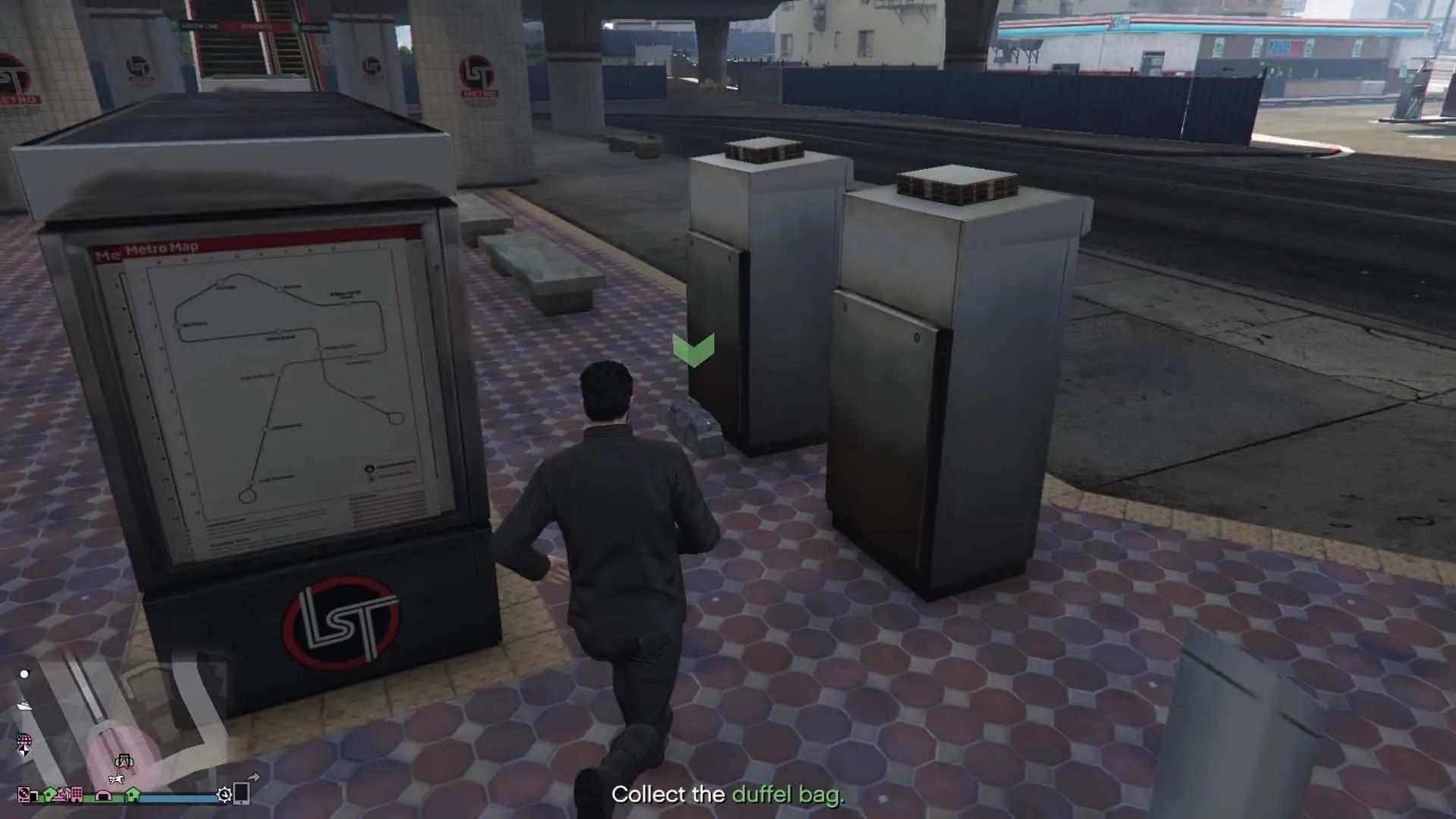Select the red LST emblem on the station pillar
This screenshot has width=1456, height=819.
(478, 72)
